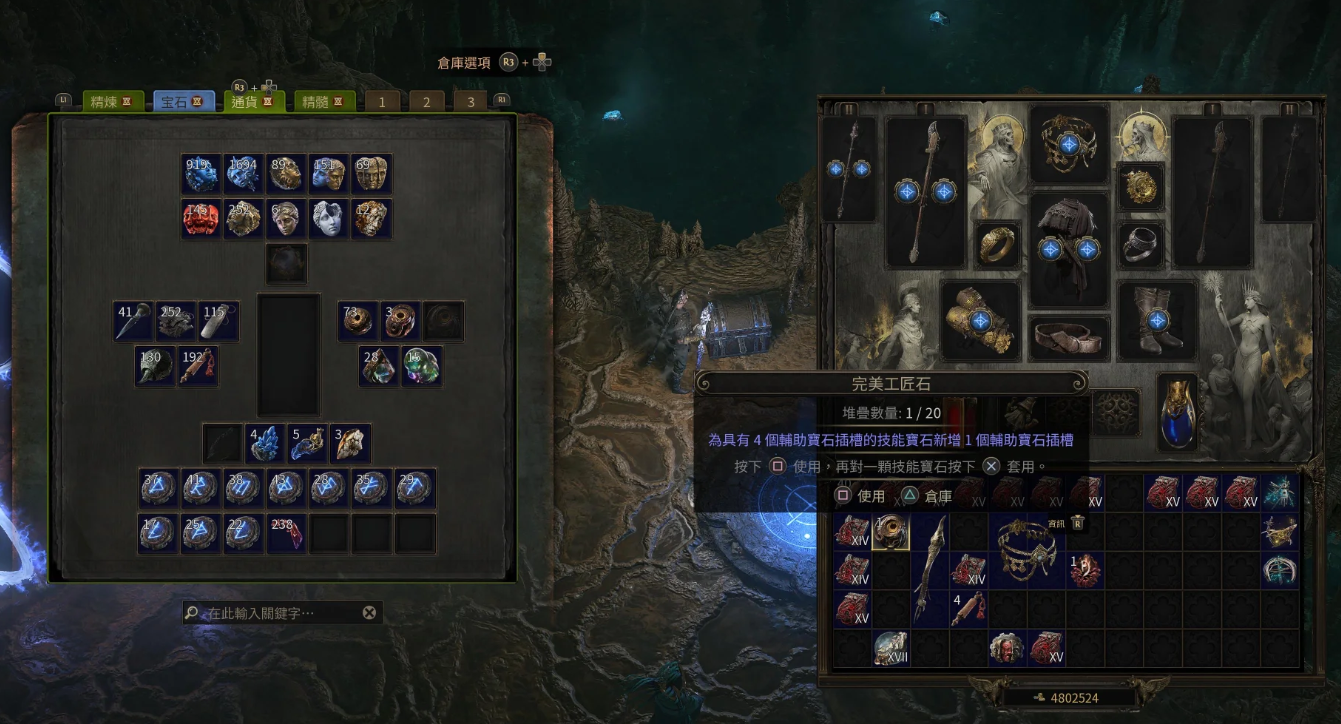Screen dimensions: 1341x724
Task: Clear the stash search box
Action: point(369,613)
